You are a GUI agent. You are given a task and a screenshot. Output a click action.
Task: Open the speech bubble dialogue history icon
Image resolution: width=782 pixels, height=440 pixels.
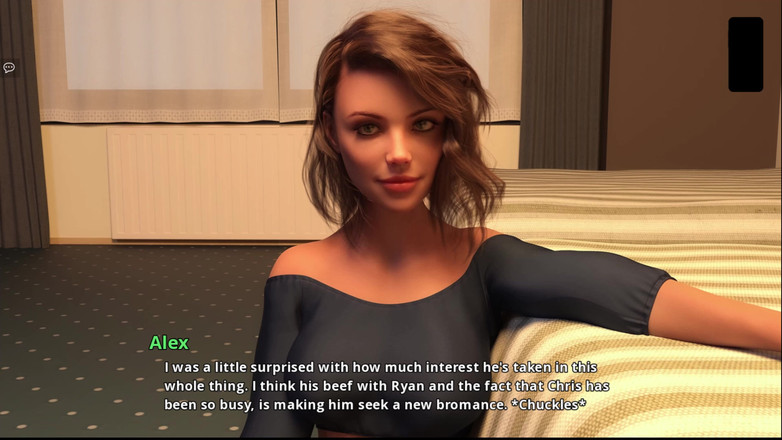coord(9,68)
